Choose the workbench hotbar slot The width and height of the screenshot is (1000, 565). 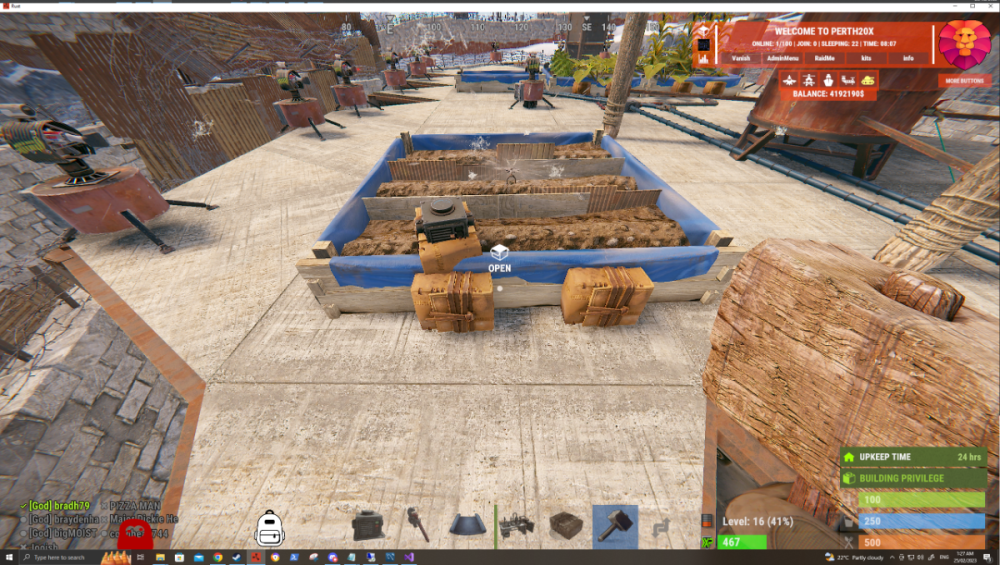(x=516, y=525)
